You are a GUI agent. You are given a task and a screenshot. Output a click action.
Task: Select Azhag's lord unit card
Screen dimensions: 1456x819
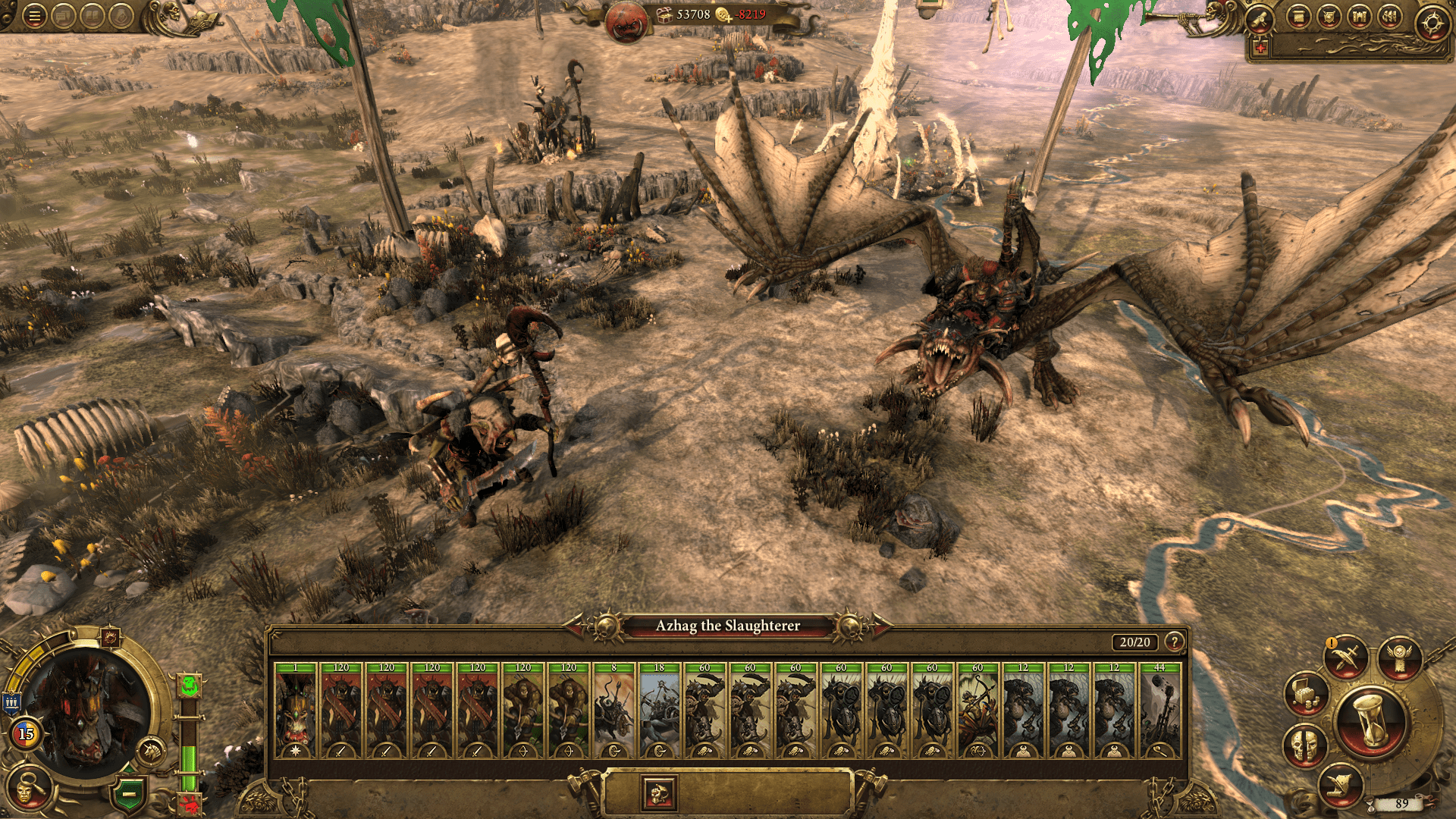click(295, 711)
